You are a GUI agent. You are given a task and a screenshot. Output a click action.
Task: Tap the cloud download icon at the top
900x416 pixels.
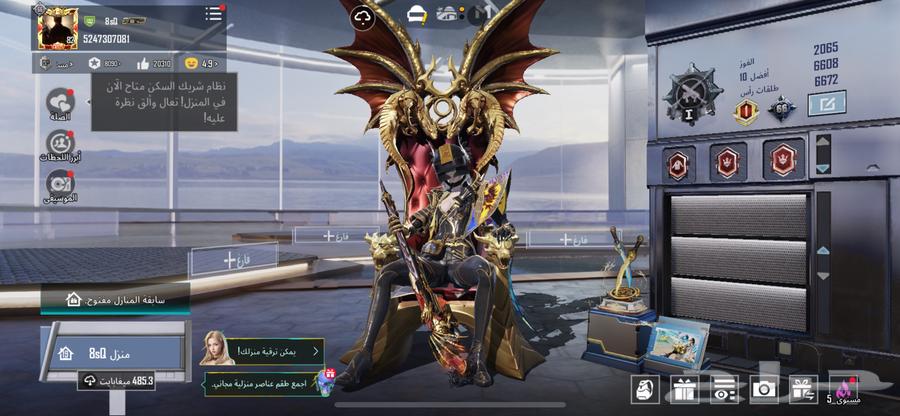tap(362, 17)
